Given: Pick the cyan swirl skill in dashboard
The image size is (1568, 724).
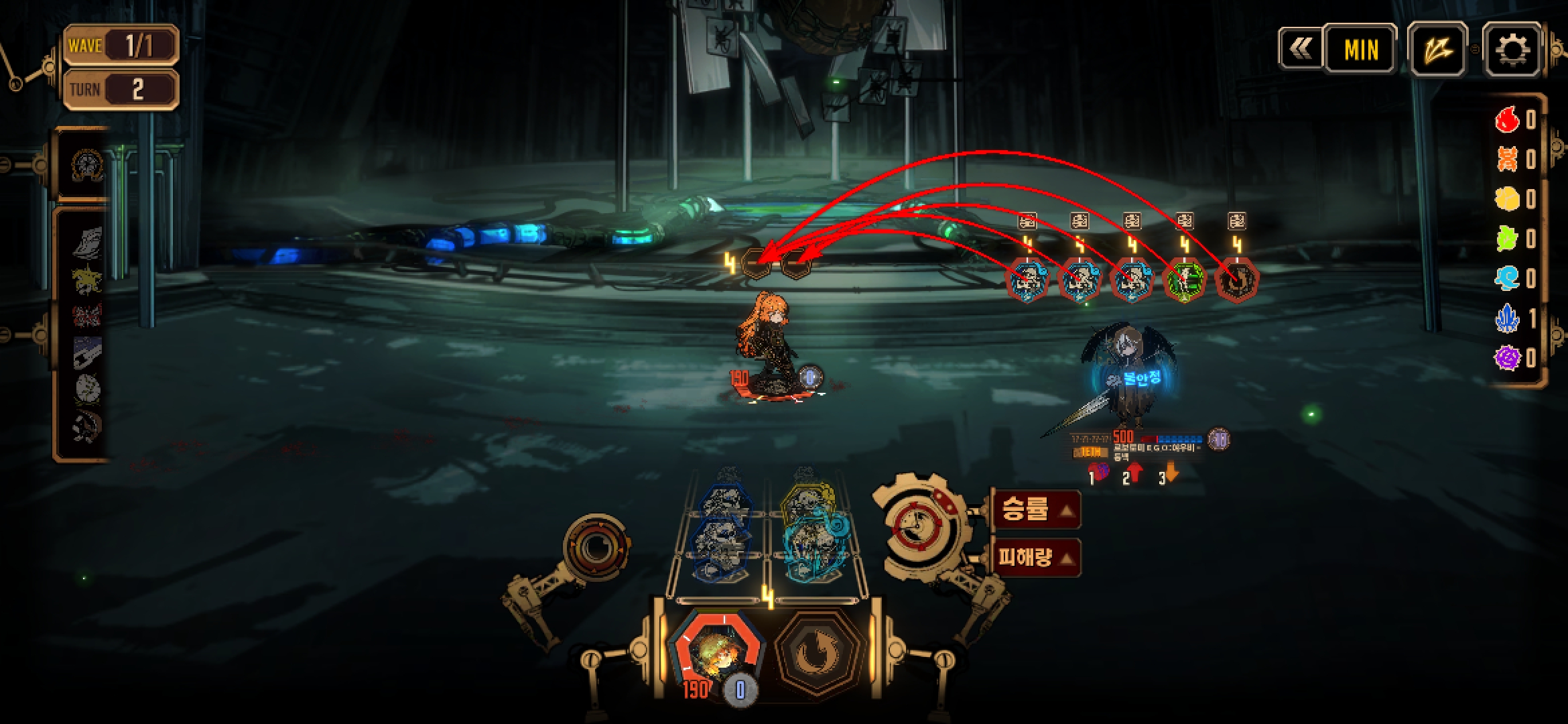Looking at the screenshot, I should point(811,548).
